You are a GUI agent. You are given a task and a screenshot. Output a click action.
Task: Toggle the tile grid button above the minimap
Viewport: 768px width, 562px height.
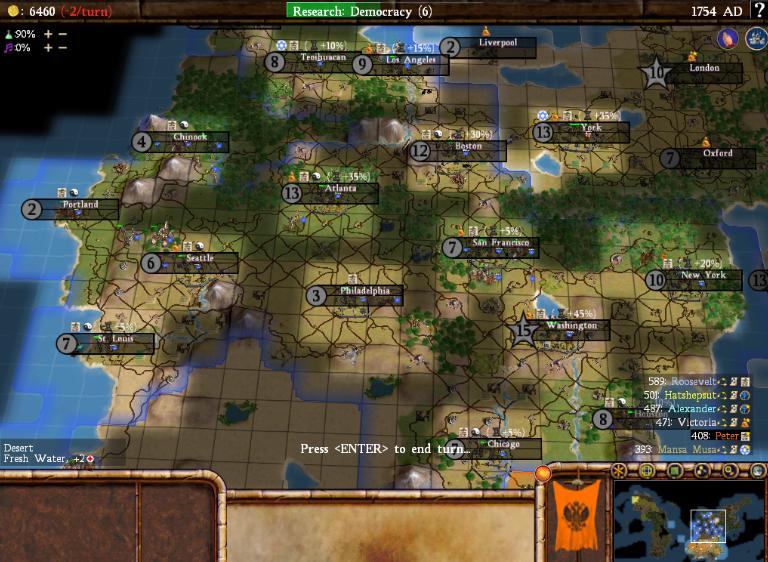(647, 471)
